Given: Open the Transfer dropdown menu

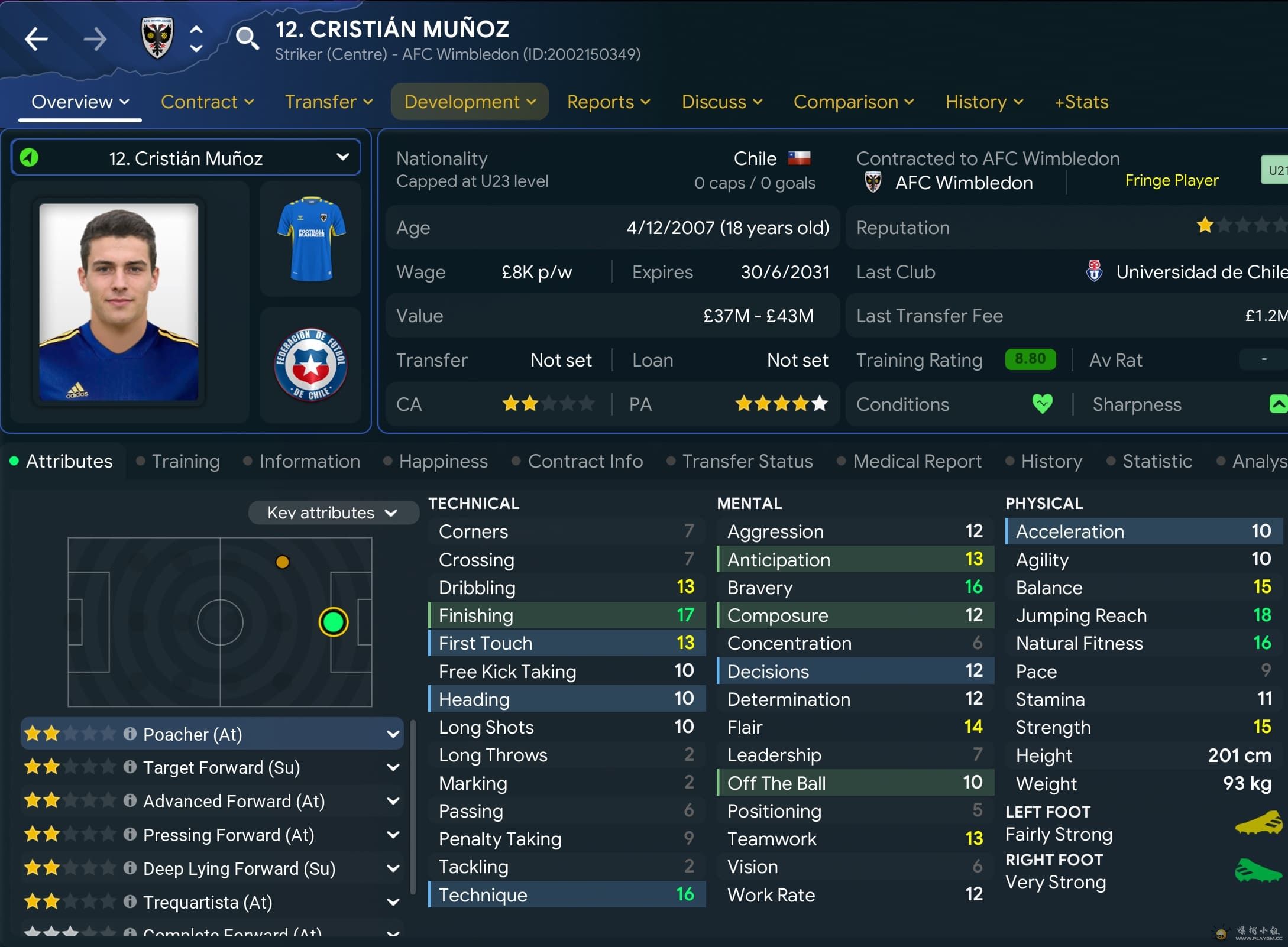Looking at the screenshot, I should (328, 102).
